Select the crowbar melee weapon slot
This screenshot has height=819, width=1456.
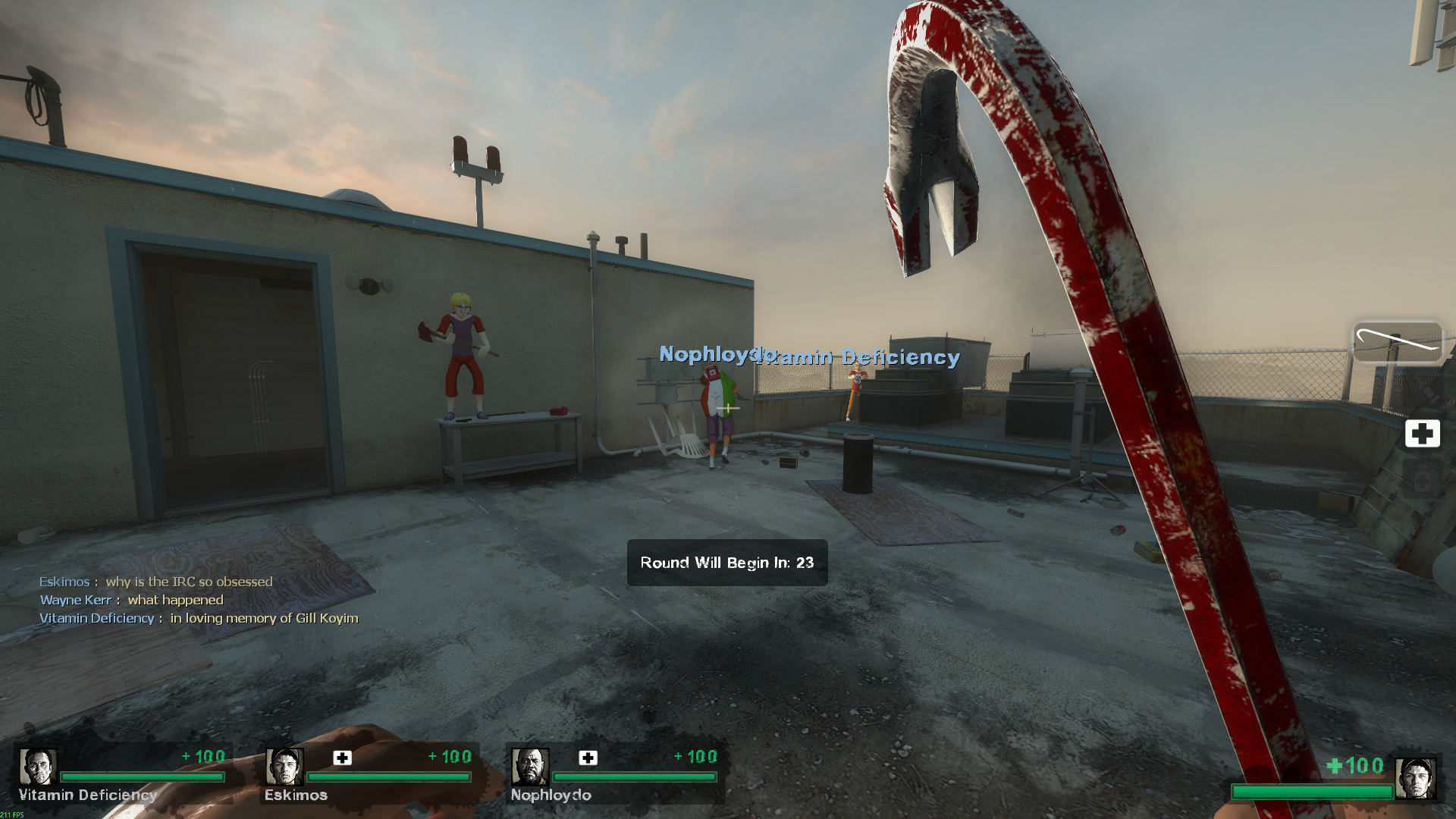pyautogui.click(x=1398, y=343)
